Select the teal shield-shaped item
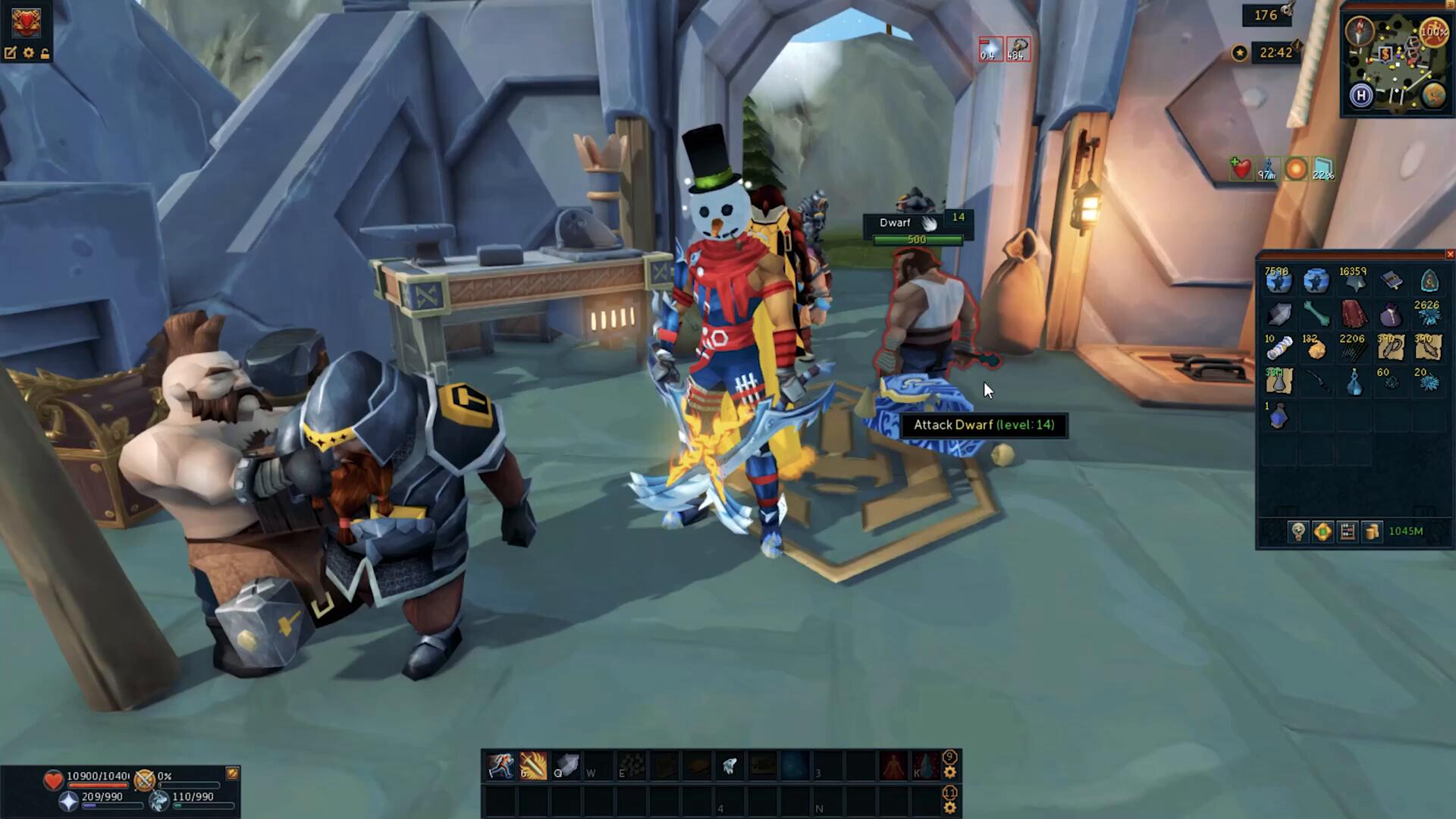1456x819 pixels. [x=1429, y=281]
